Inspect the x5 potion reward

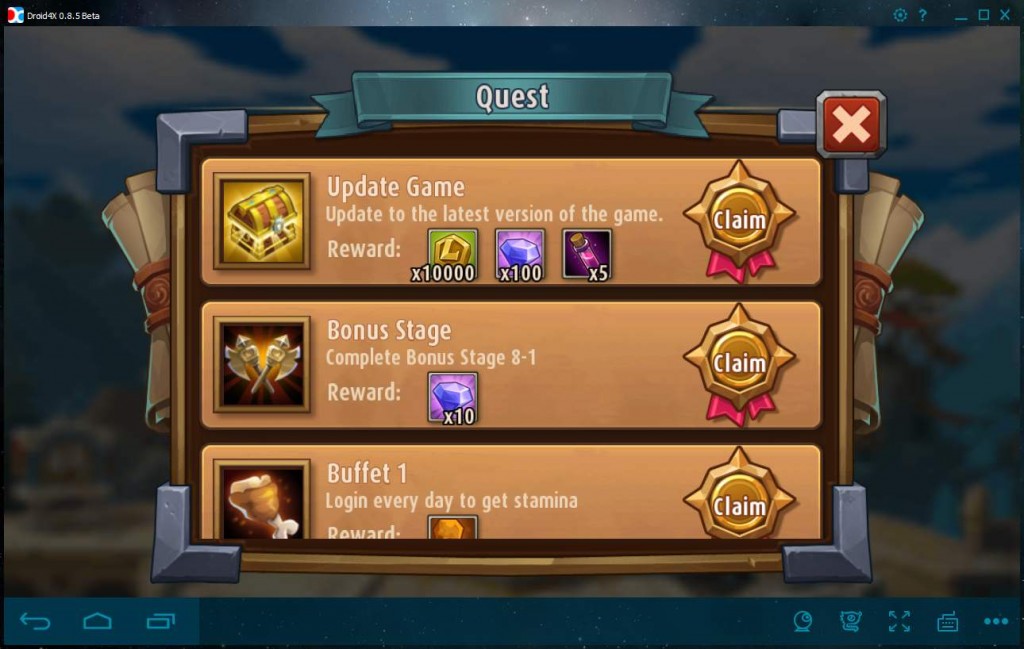pos(587,252)
